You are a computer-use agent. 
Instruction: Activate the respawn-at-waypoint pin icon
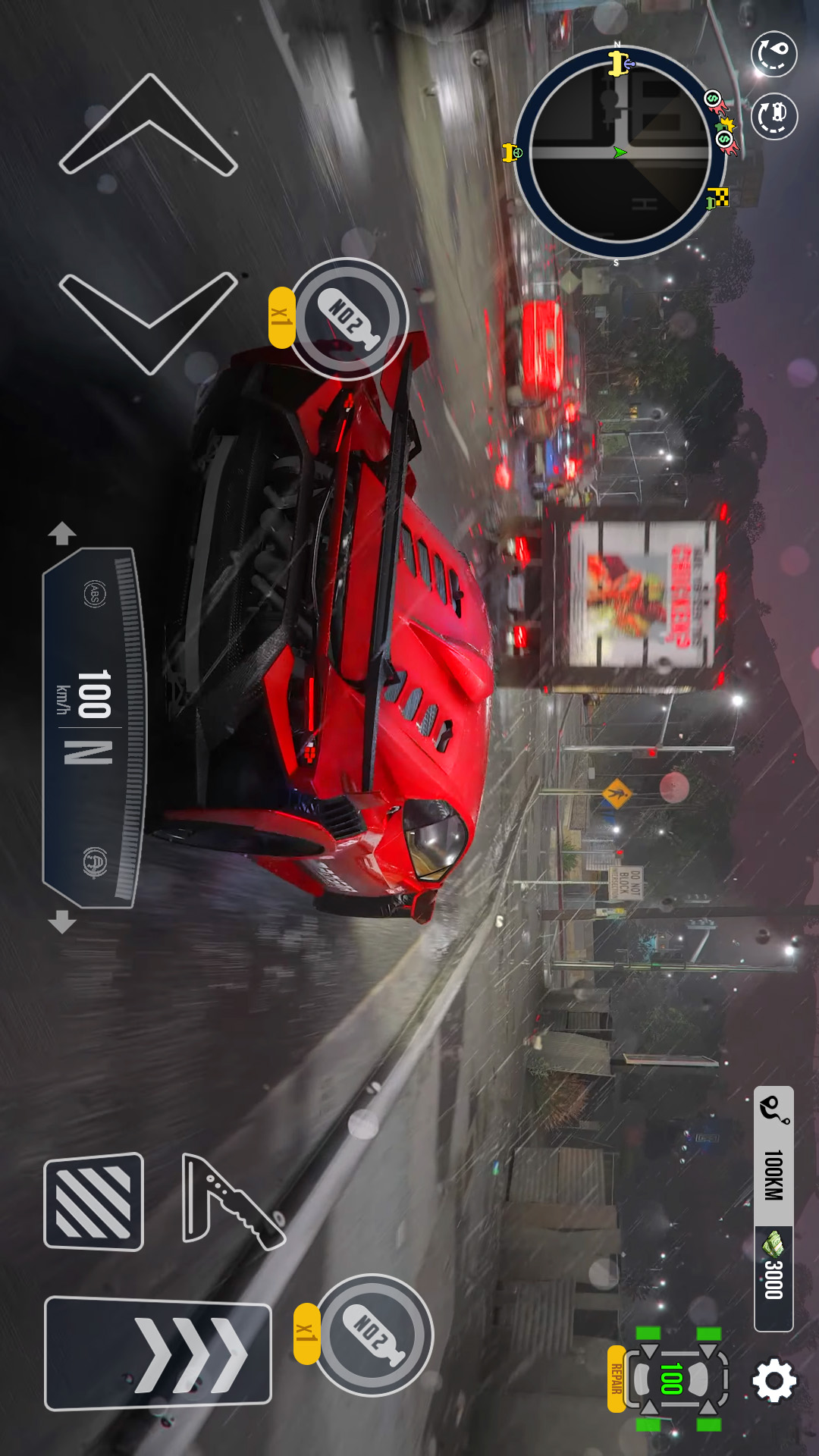coord(773,54)
